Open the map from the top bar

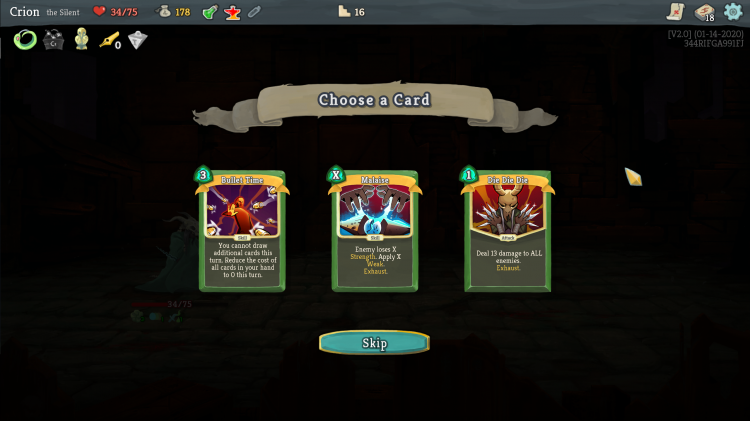[x=677, y=12]
